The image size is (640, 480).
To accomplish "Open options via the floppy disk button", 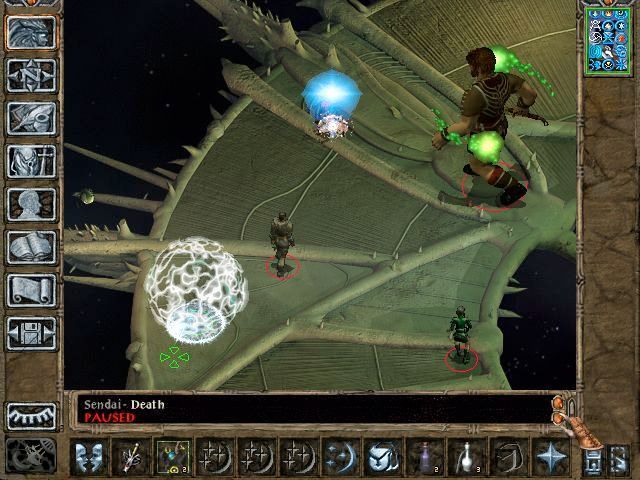I will point(31,333).
